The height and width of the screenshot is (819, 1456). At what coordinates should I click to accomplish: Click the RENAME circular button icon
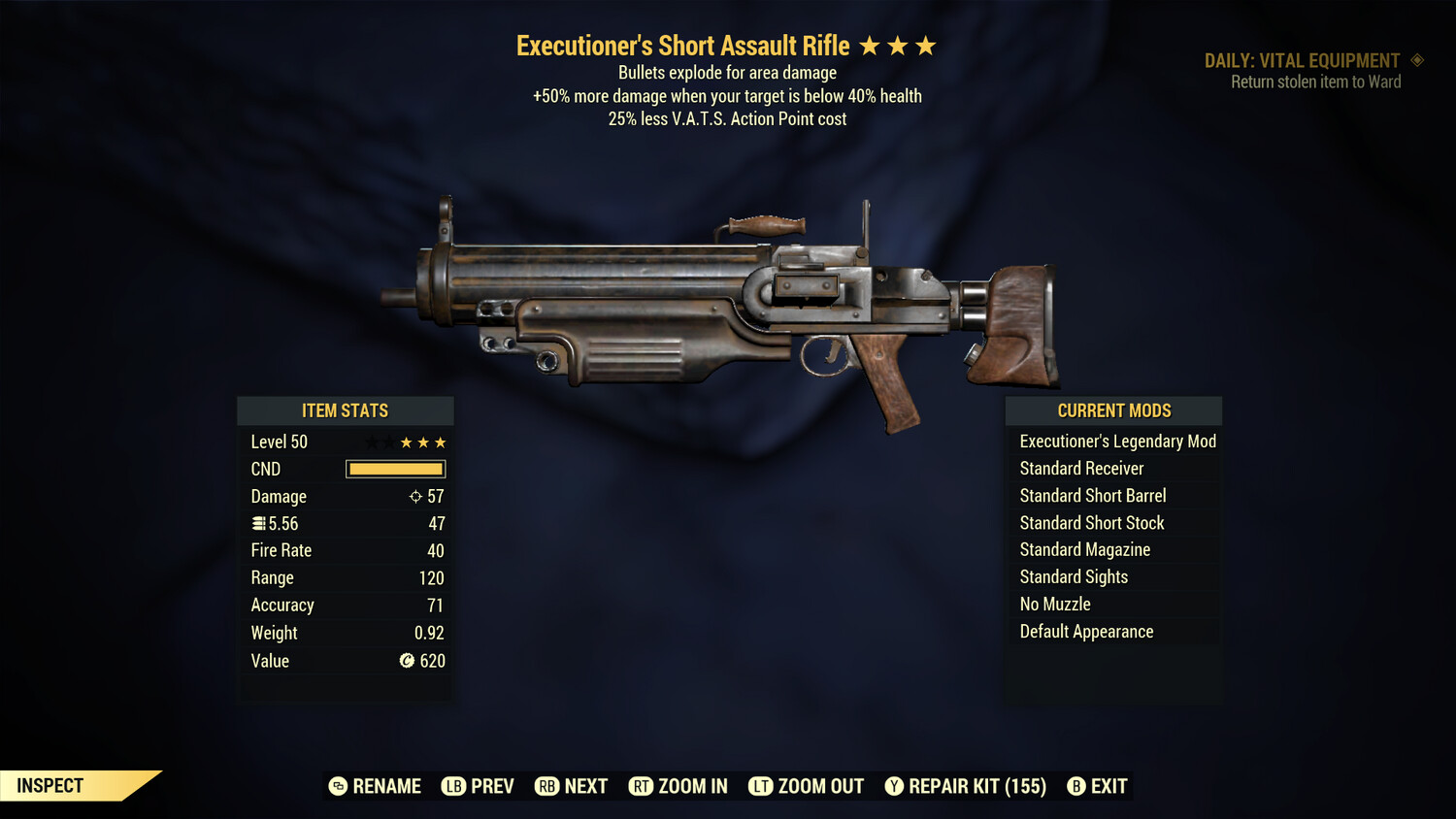(338, 786)
